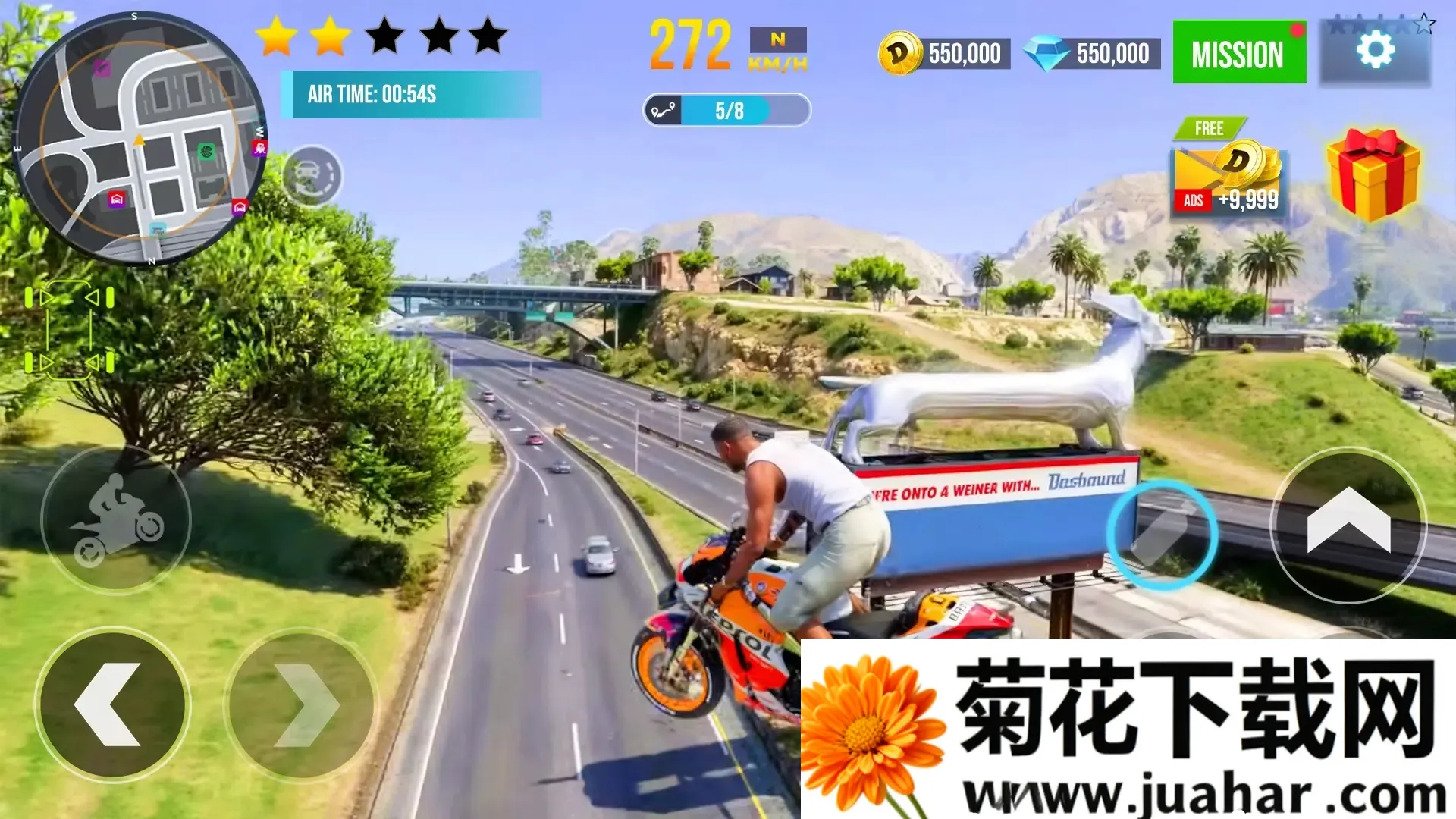Open the settings gear
This screenshot has height=819, width=1456.
tap(1377, 50)
